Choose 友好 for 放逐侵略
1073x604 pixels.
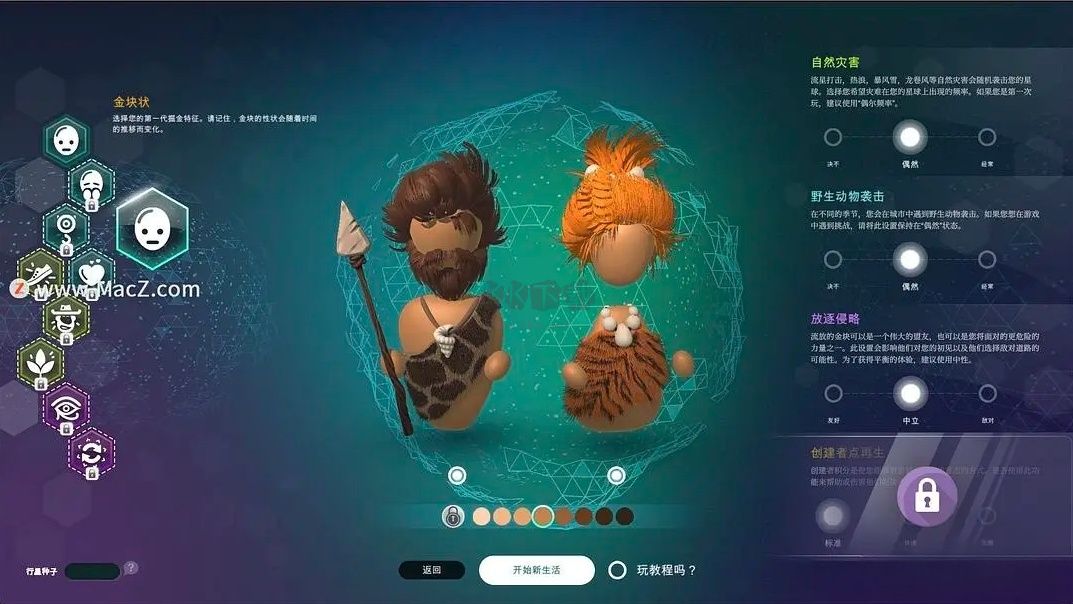tap(833, 393)
